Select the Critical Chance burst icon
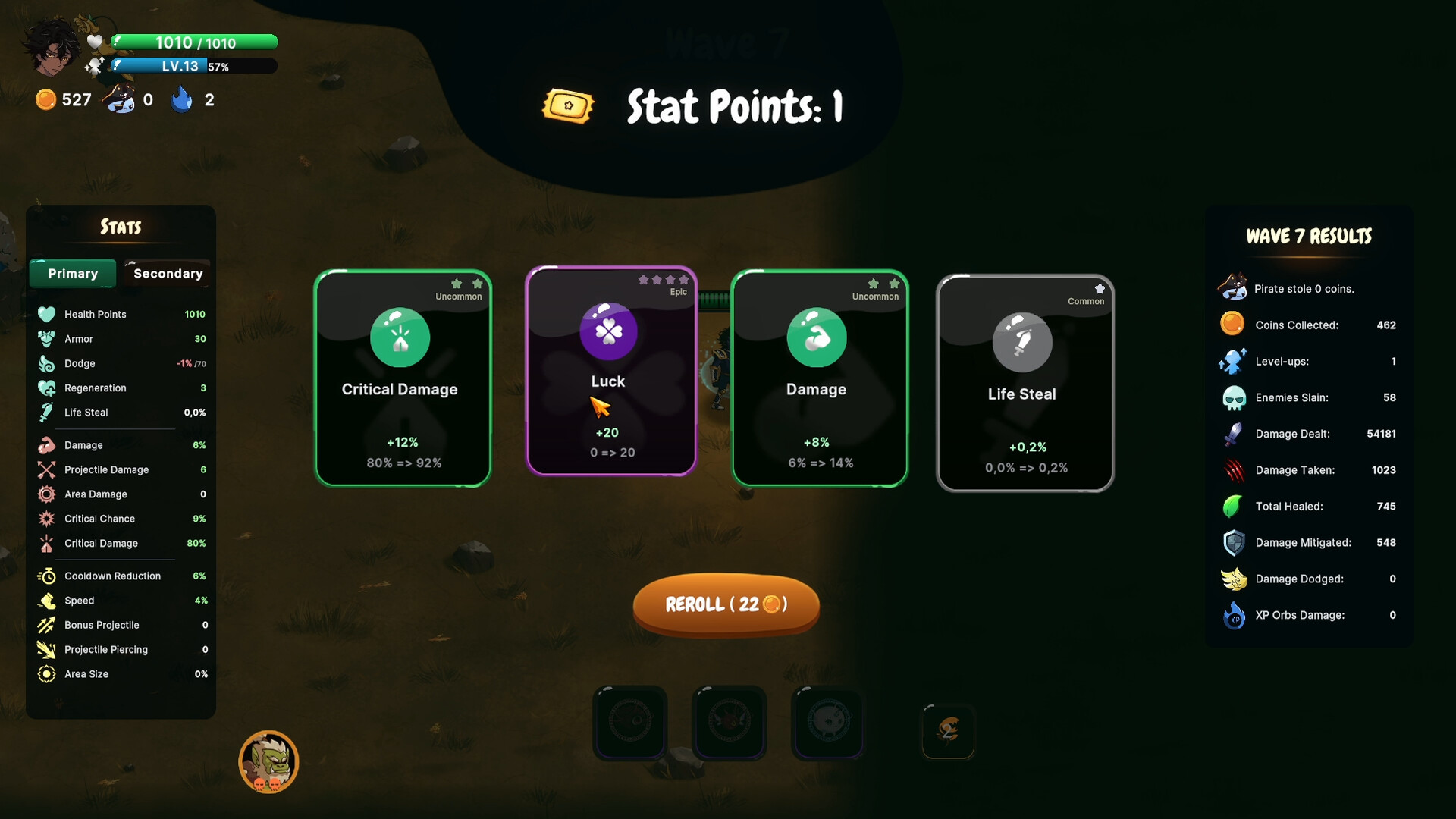Screen dimensions: 1456x819 coord(47,519)
